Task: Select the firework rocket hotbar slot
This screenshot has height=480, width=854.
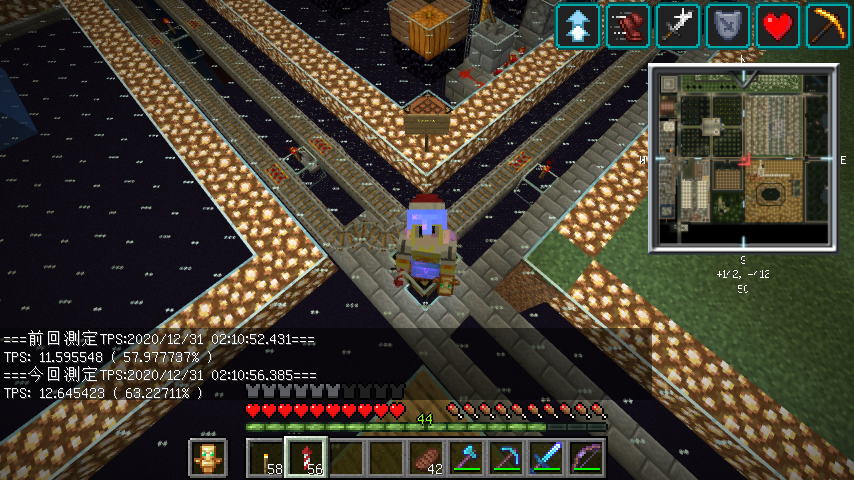Action: [x=306, y=458]
